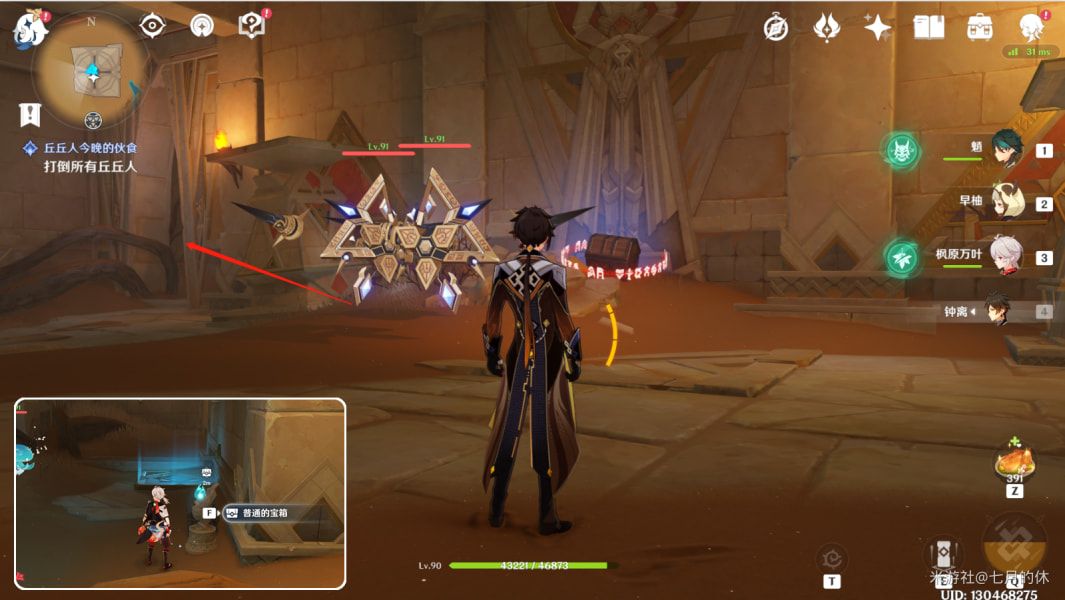
Task: Open the minimap
Action: (92, 70)
